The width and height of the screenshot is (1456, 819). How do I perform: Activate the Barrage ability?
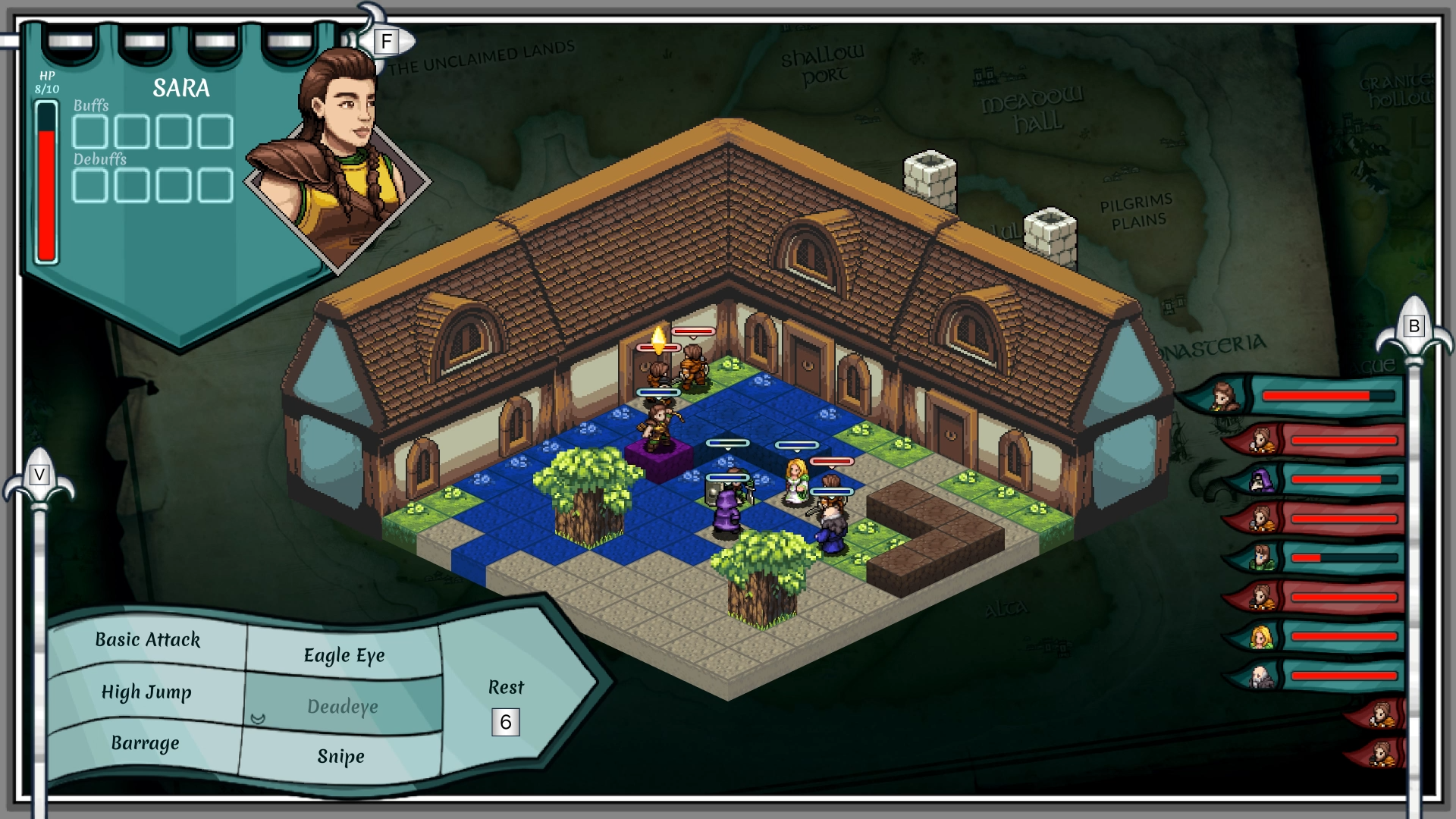pos(145,743)
